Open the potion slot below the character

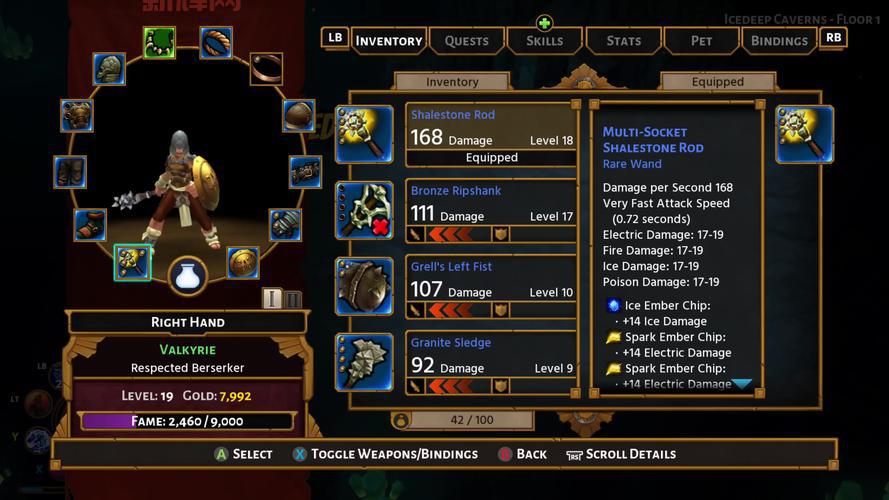(187, 276)
